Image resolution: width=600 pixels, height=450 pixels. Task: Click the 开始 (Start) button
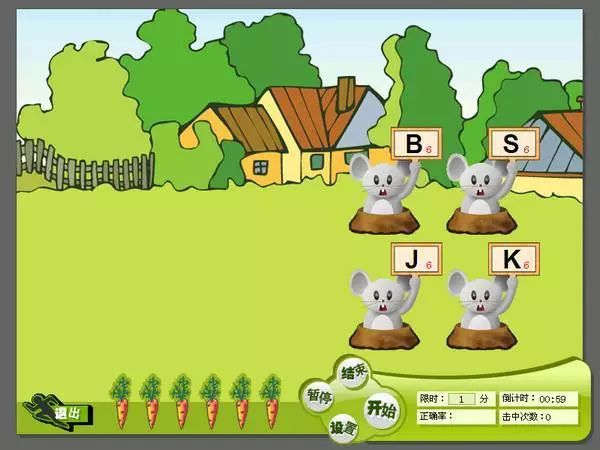coord(381,407)
